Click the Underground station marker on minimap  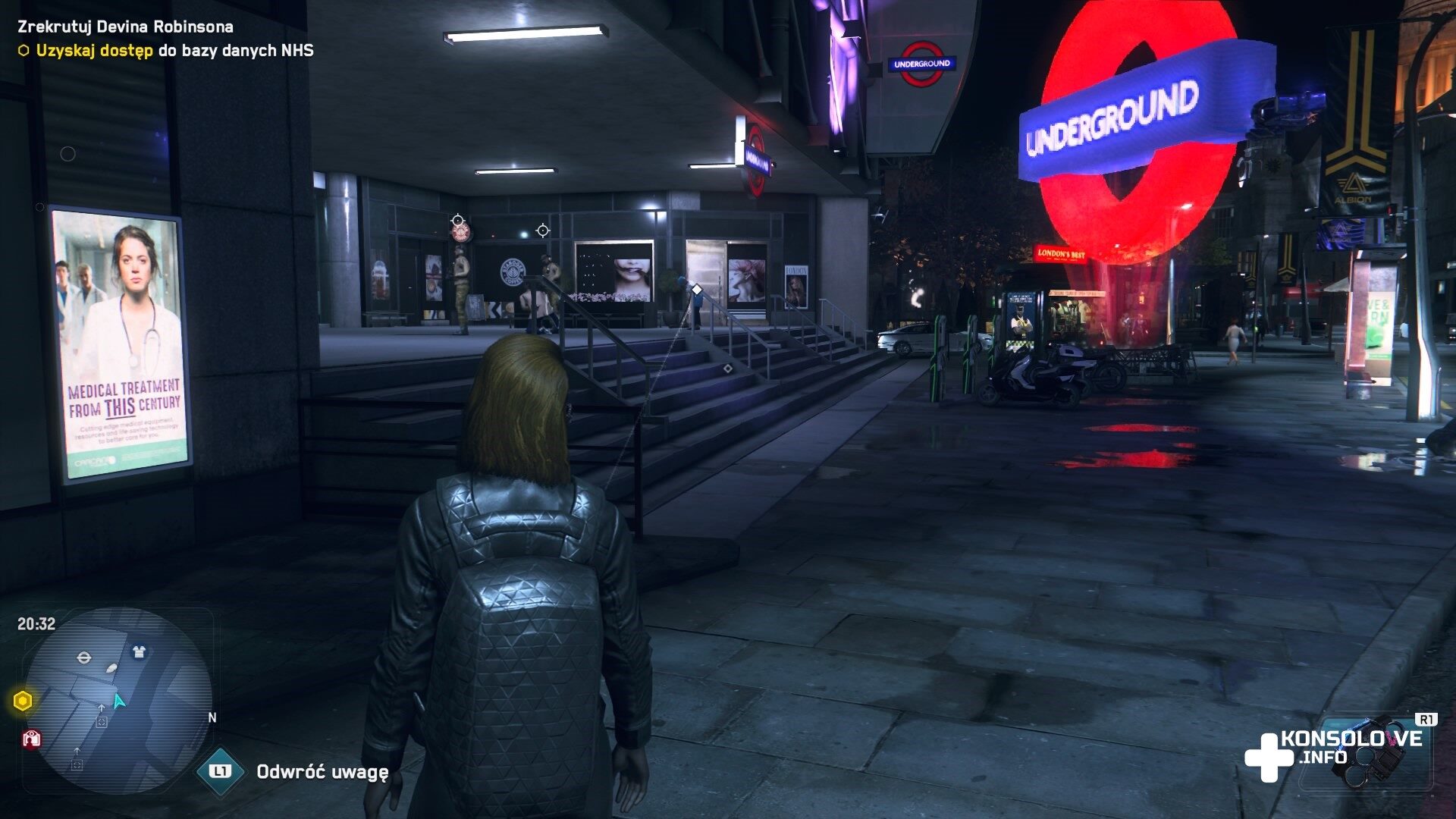click(x=84, y=657)
